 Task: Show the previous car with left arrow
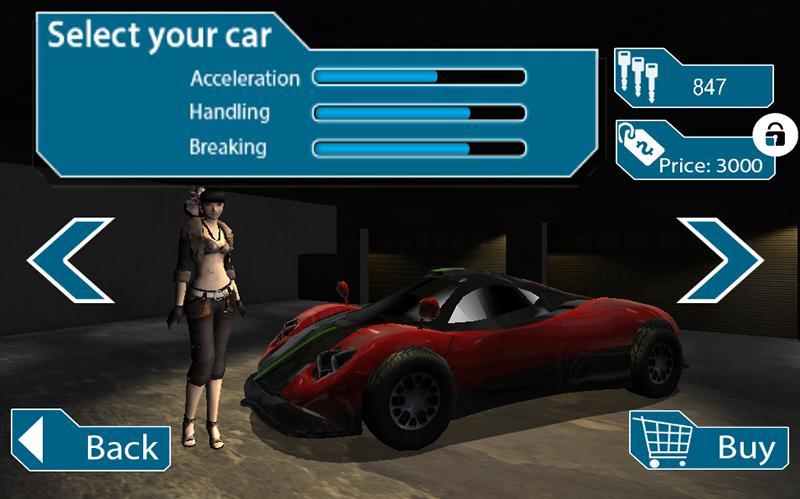[x=70, y=260]
